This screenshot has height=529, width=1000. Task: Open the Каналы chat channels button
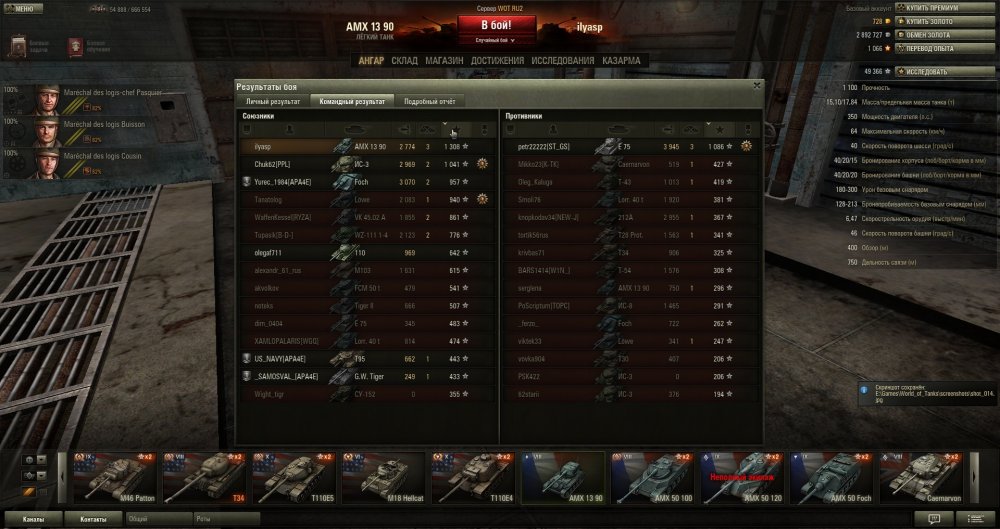[33, 520]
